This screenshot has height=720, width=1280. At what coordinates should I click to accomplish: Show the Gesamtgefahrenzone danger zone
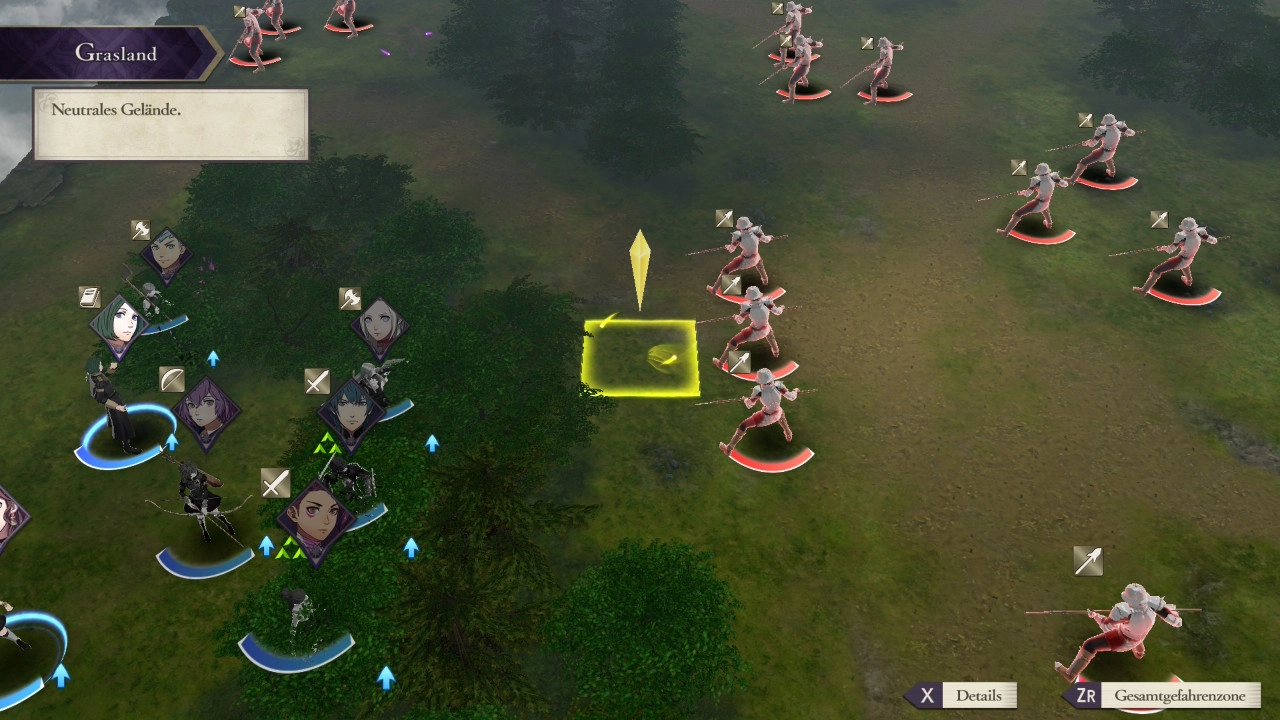pyautogui.click(x=1164, y=696)
